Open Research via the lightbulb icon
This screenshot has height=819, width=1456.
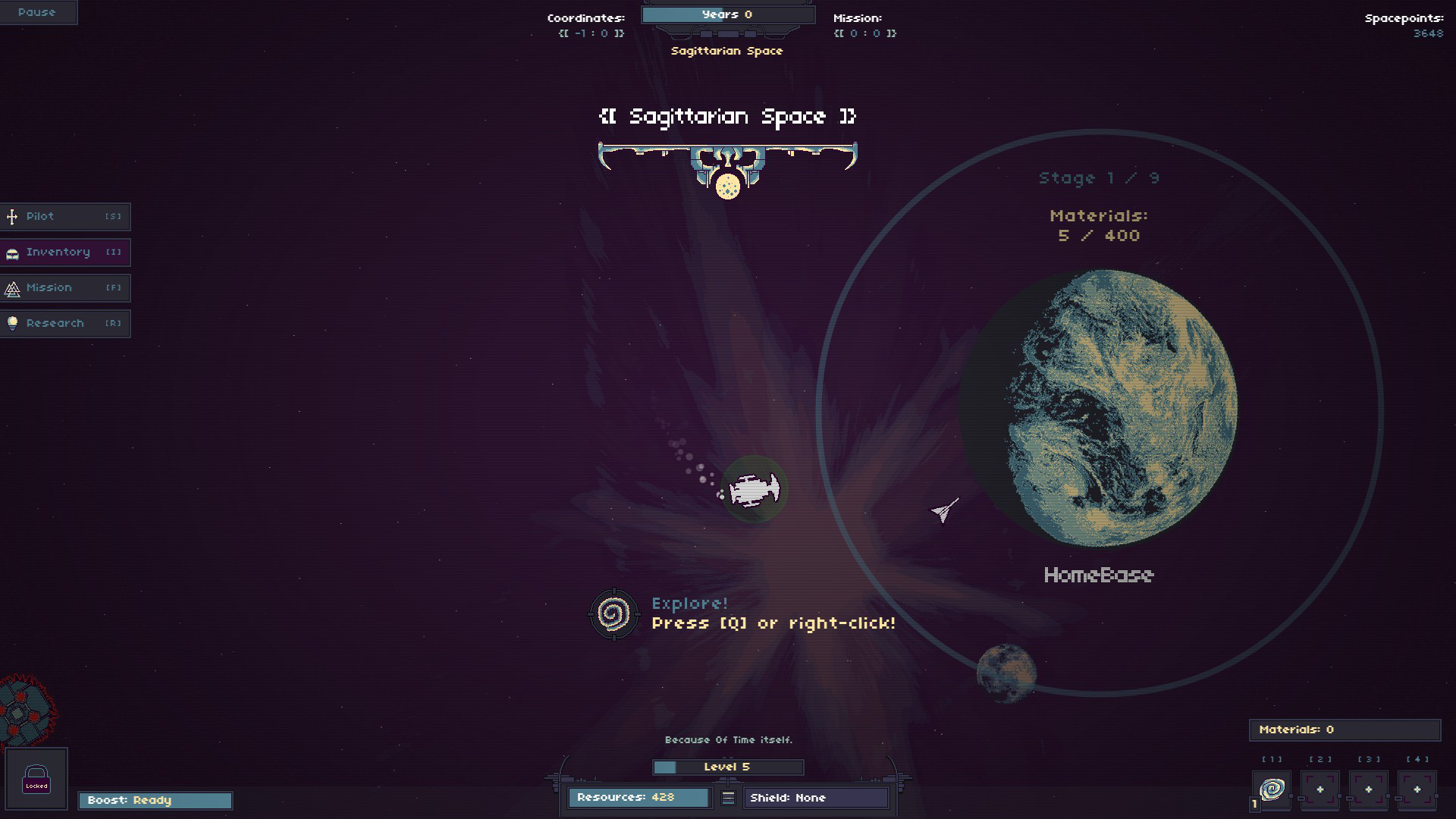click(11, 323)
